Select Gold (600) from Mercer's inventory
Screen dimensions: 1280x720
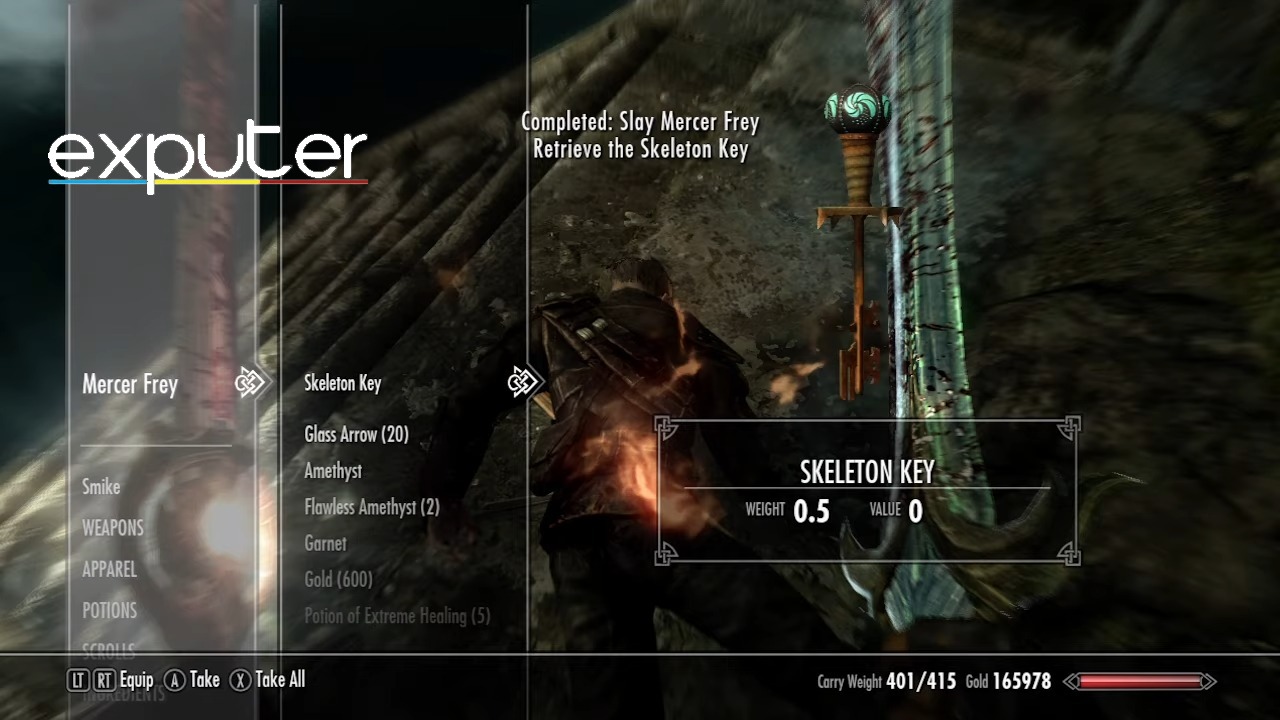(x=336, y=580)
